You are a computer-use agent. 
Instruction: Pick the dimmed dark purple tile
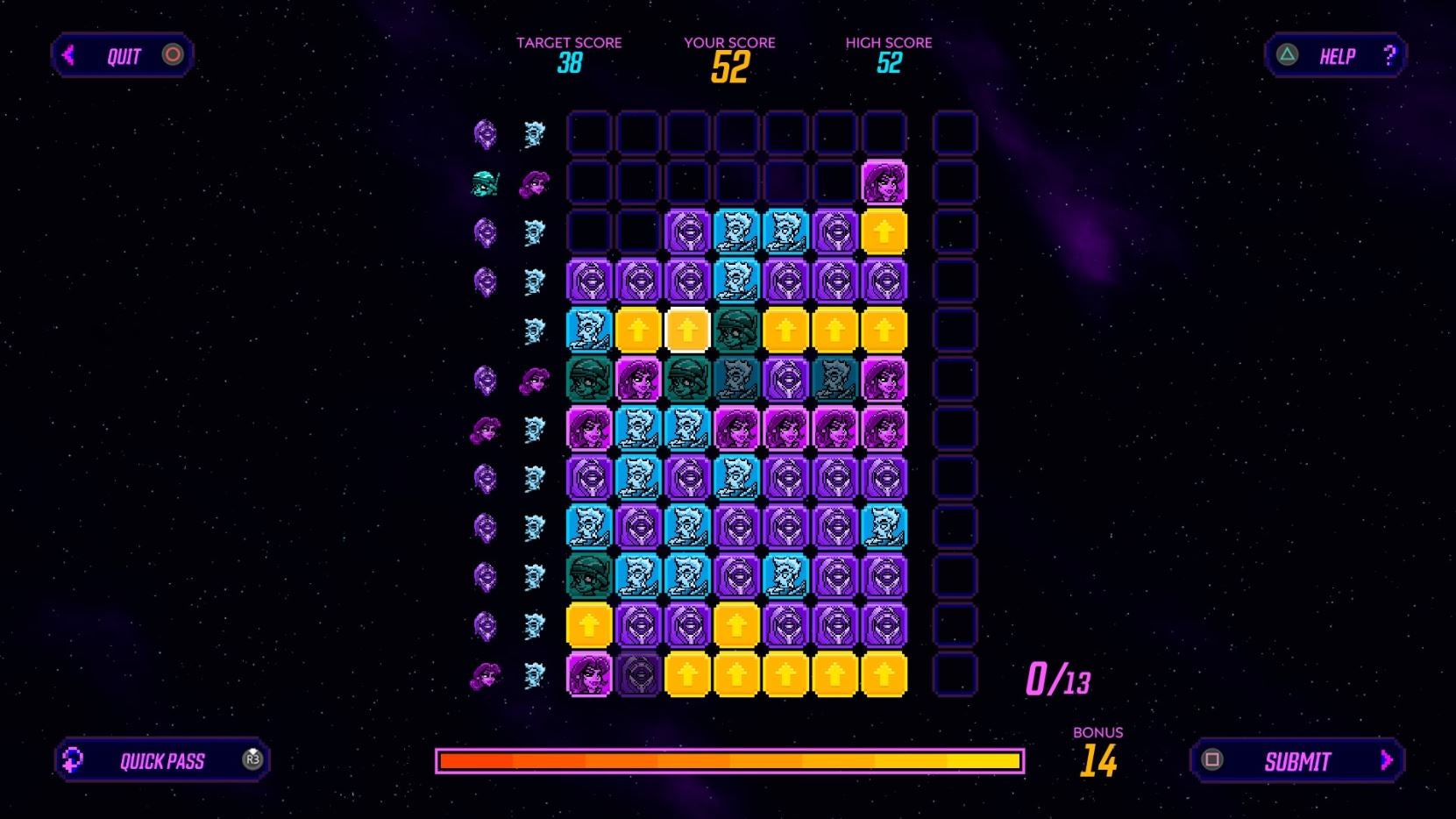coord(638,675)
